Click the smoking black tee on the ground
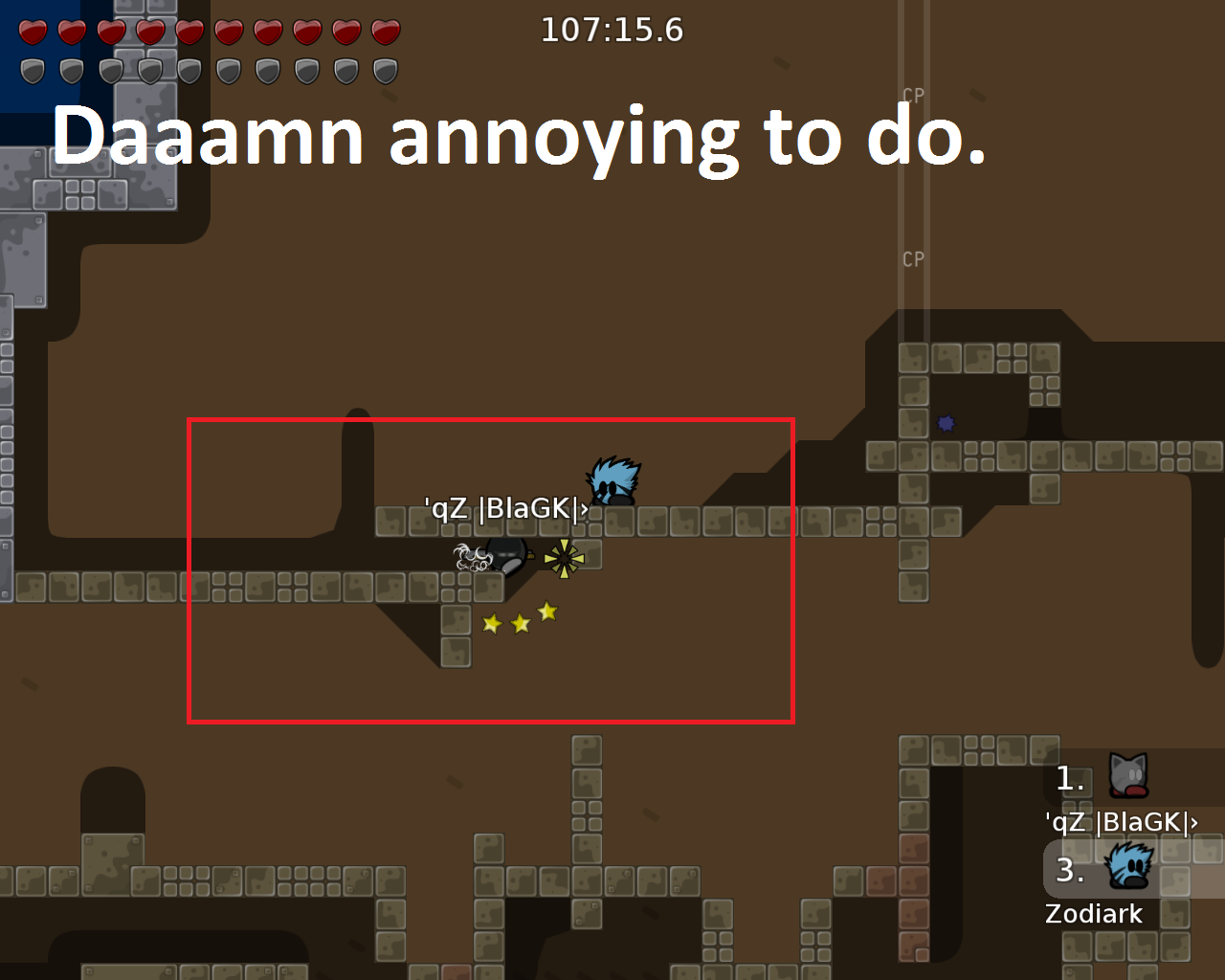 tap(504, 558)
